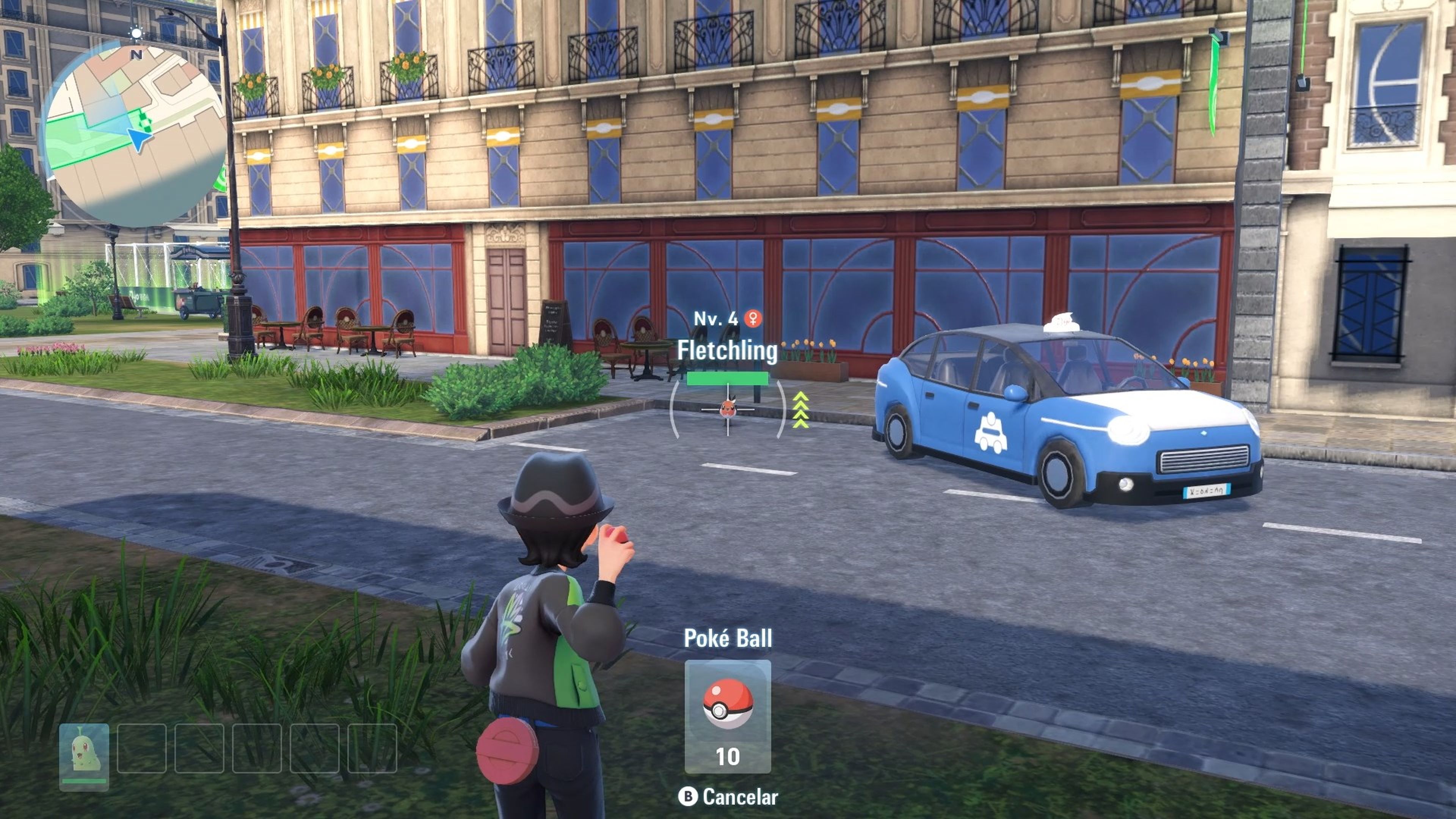
Task: Click the Cancelar button
Action: [728, 797]
